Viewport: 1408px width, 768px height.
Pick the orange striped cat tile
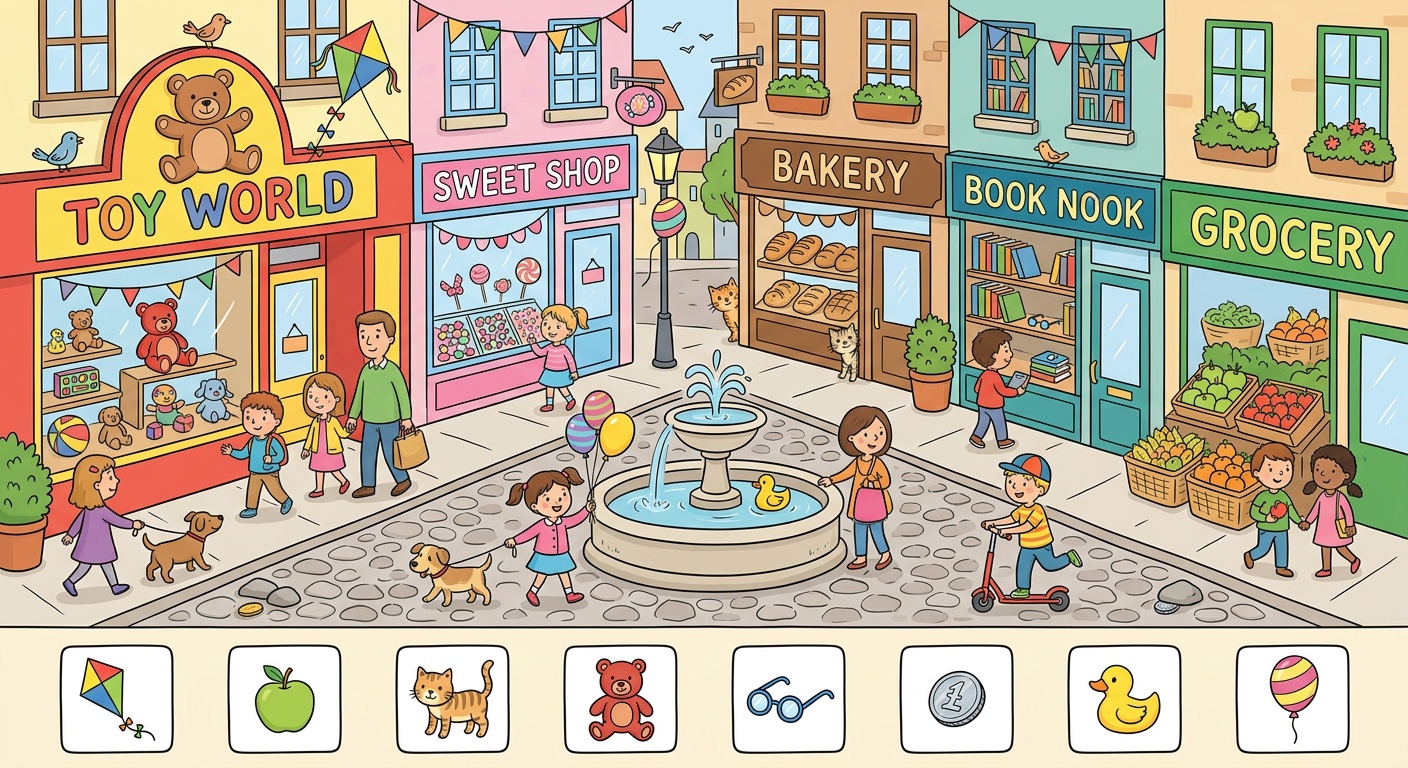[452, 698]
